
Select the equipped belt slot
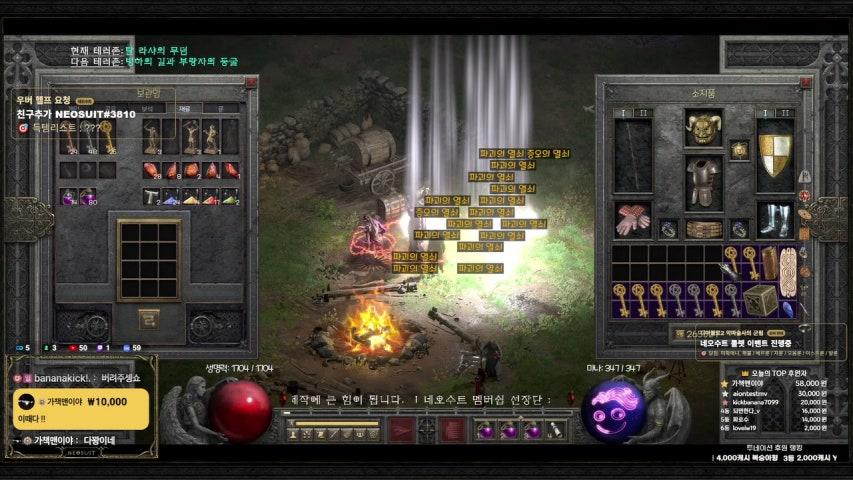(704, 229)
